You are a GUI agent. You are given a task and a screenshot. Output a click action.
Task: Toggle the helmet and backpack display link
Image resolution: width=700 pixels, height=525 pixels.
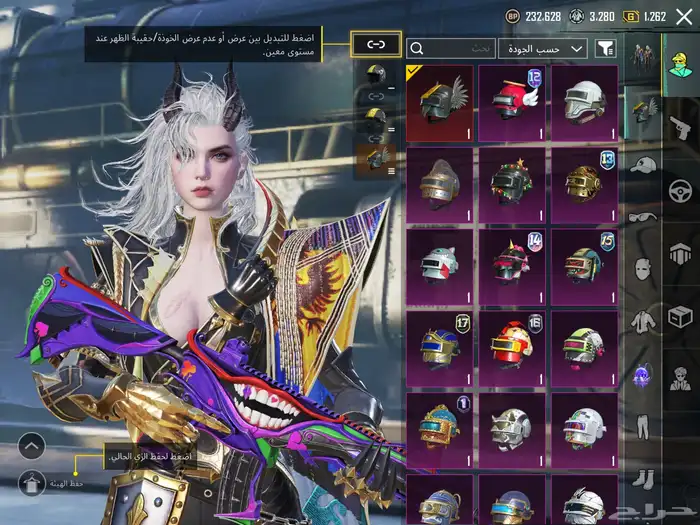[x=376, y=44]
